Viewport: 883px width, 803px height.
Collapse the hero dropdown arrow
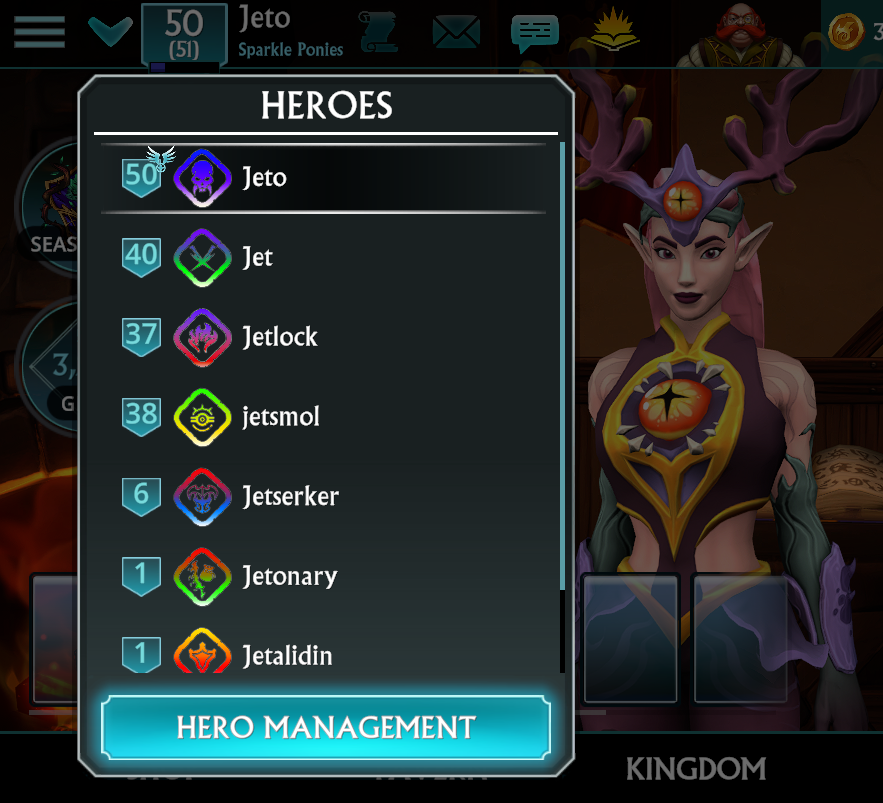(110, 31)
